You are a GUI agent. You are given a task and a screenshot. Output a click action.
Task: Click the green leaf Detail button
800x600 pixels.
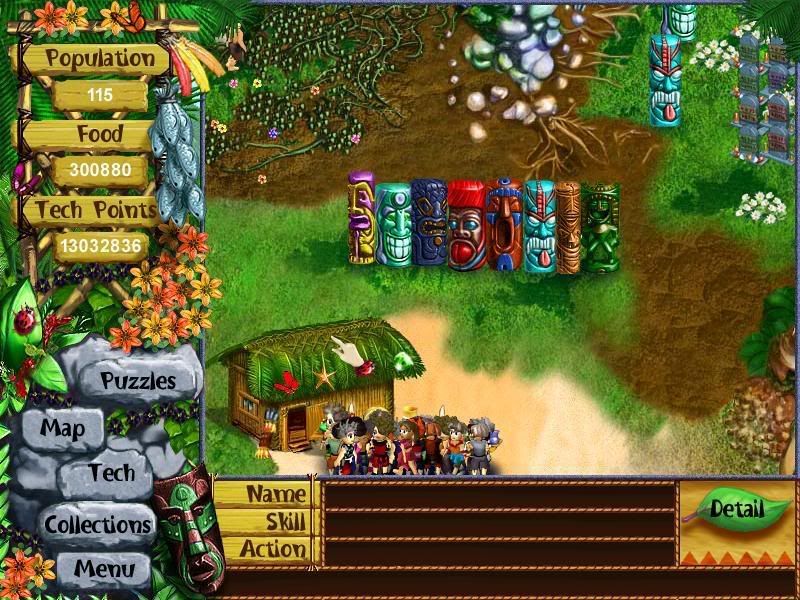point(736,510)
